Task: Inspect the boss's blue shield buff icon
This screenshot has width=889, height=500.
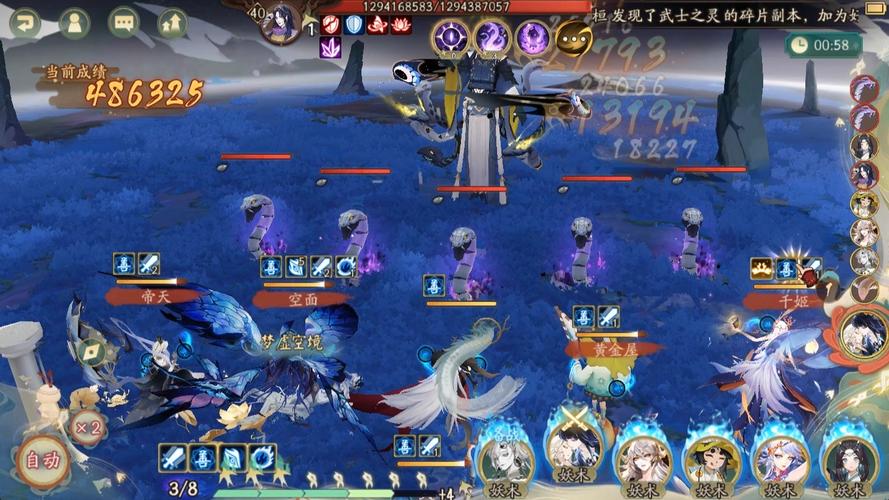Action: coord(354,24)
